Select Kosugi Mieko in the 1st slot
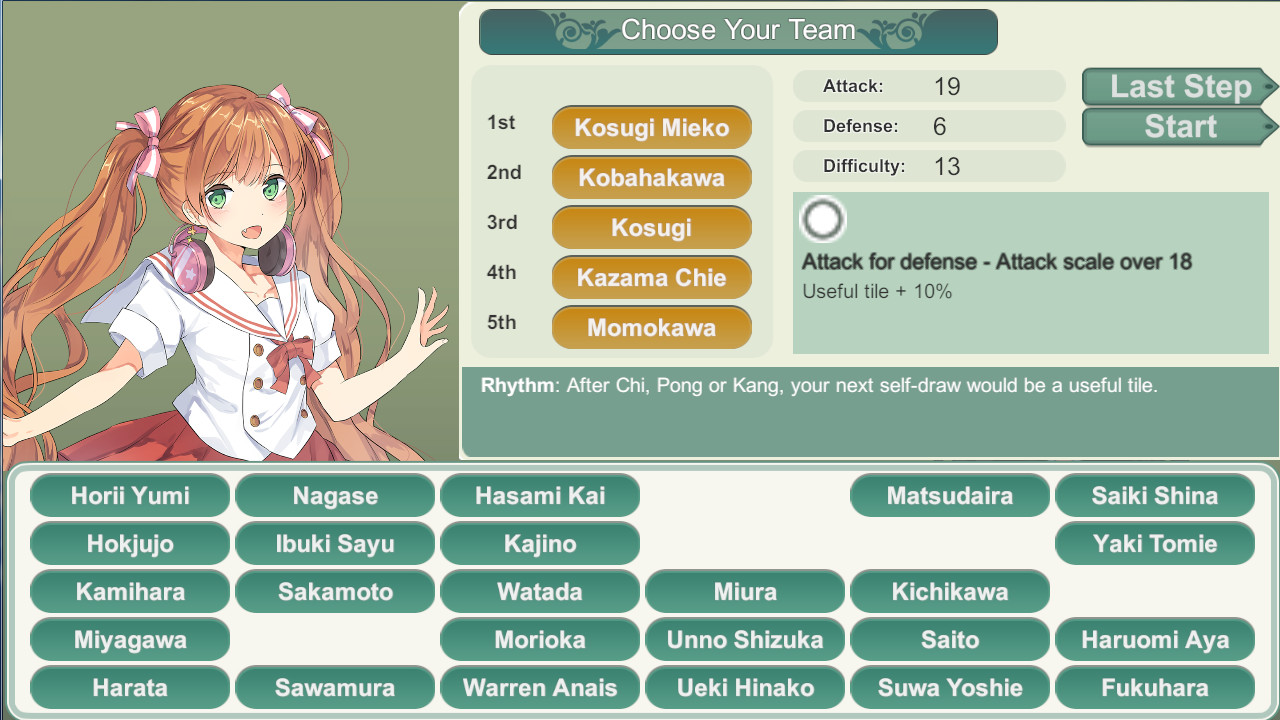The width and height of the screenshot is (1280, 720). point(651,127)
